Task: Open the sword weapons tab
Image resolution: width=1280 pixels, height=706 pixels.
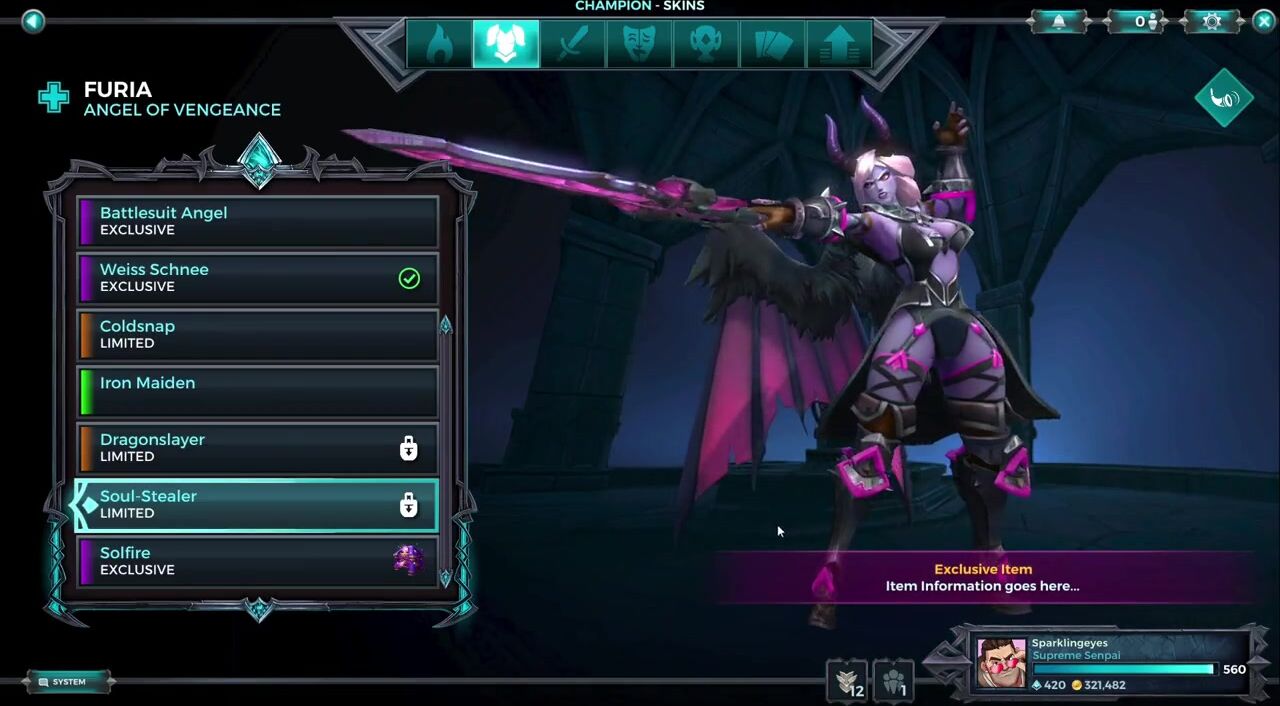Action: [x=572, y=45]
